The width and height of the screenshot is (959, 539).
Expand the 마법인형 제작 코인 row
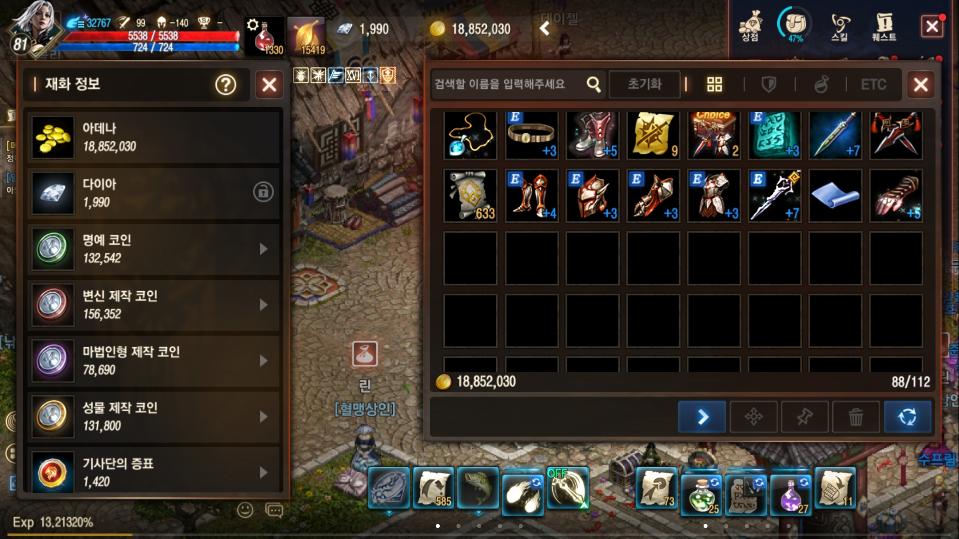tap(264, 361)
